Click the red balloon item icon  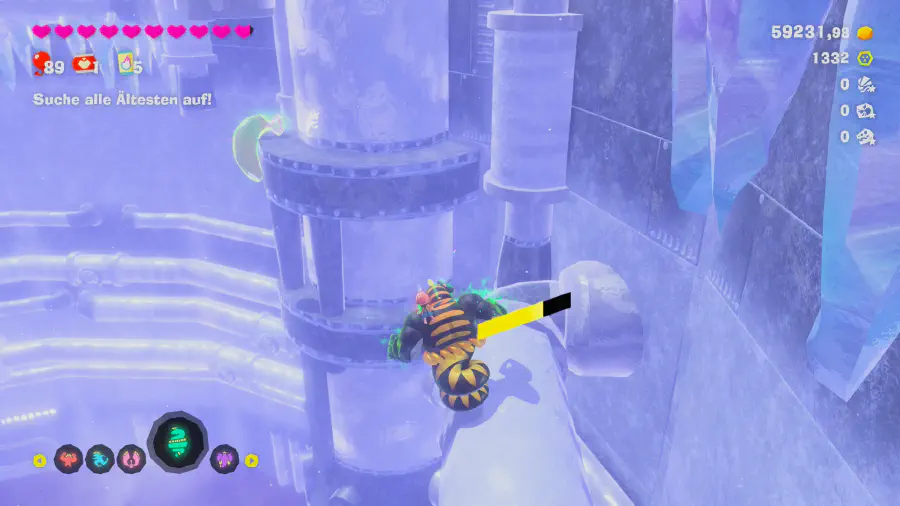[41, 65]
